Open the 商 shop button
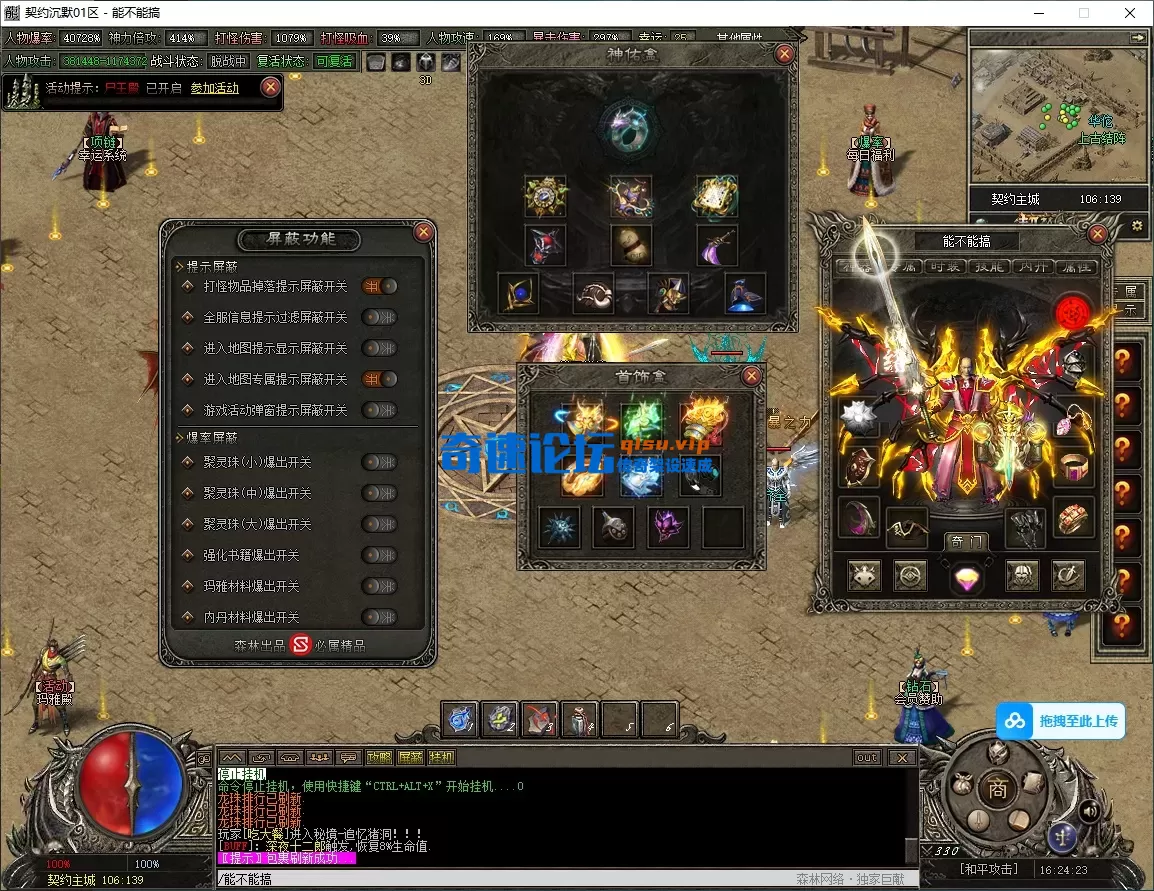The height and width of the screenshot is (891, 1154). coord(997,789)
